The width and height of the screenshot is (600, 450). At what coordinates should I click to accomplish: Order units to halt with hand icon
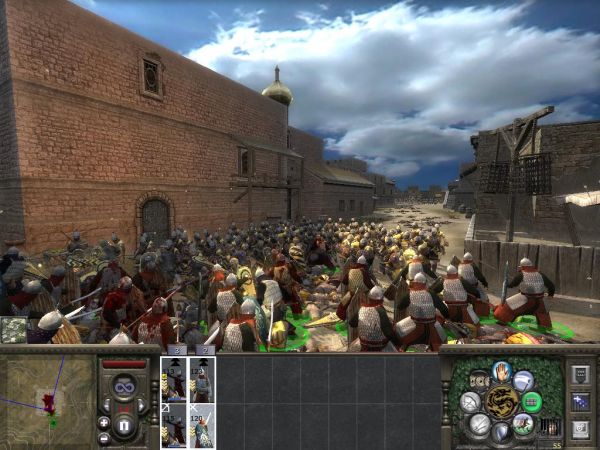tap(502, 372)
